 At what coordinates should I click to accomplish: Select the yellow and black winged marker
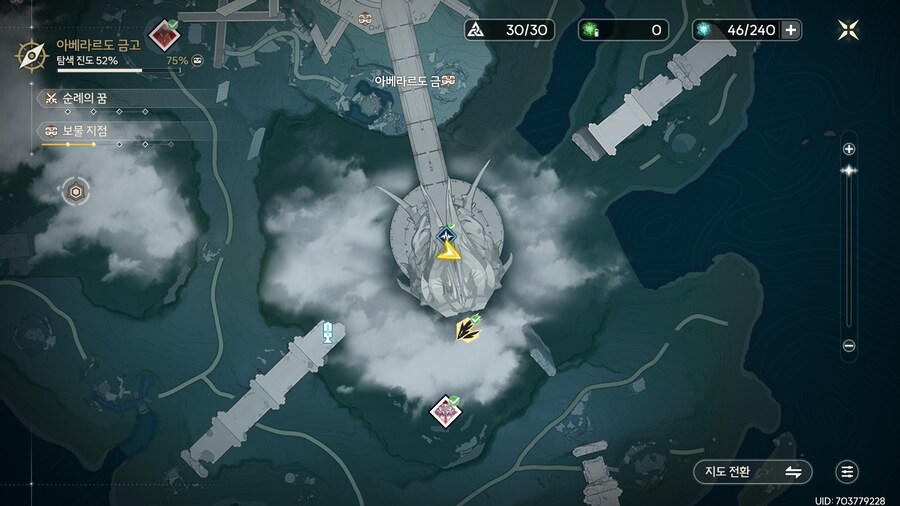pyautogui.click(x=466, y=328)
